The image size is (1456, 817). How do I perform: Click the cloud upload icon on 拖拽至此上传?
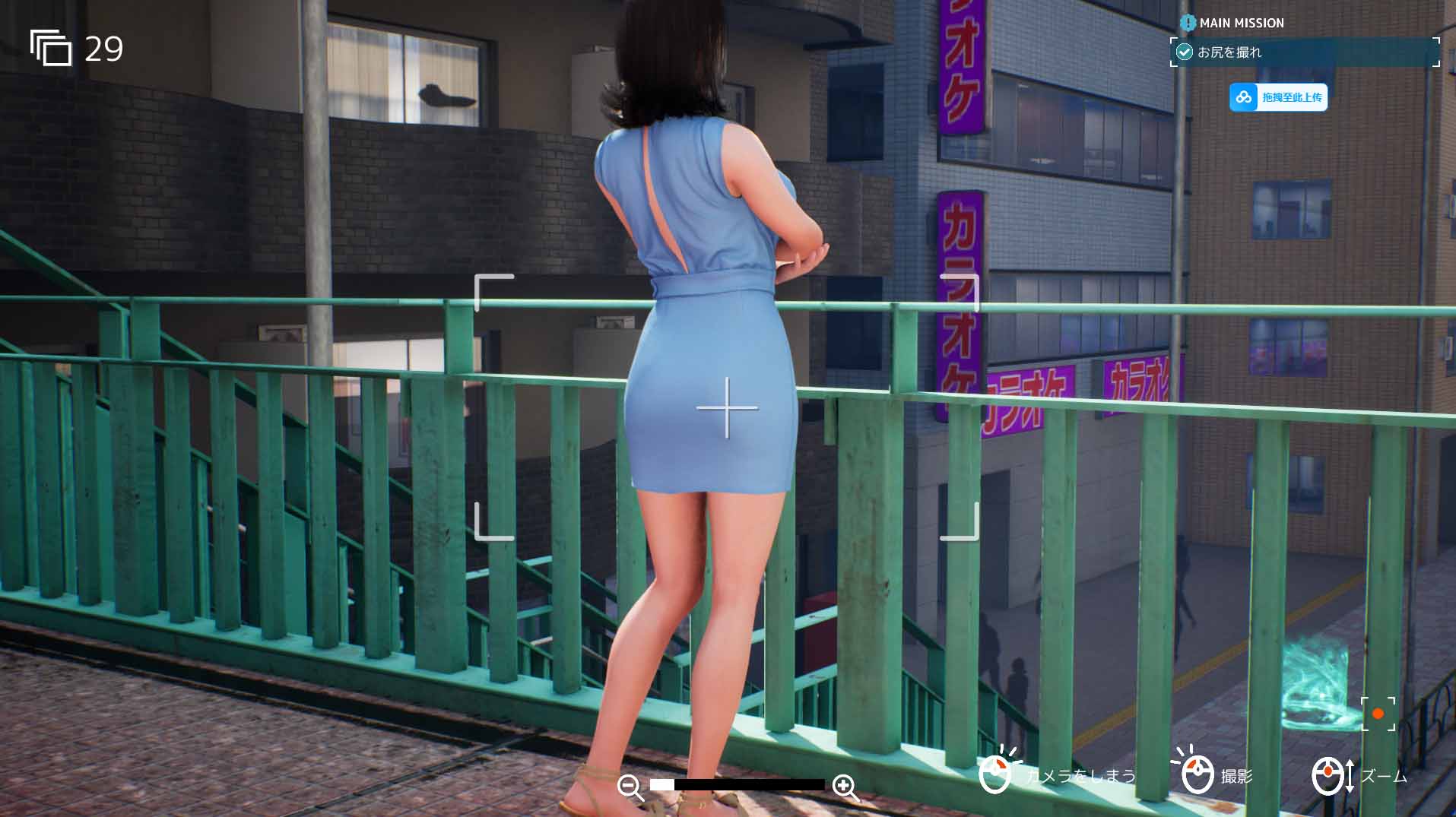click(x=1244, y=97)
